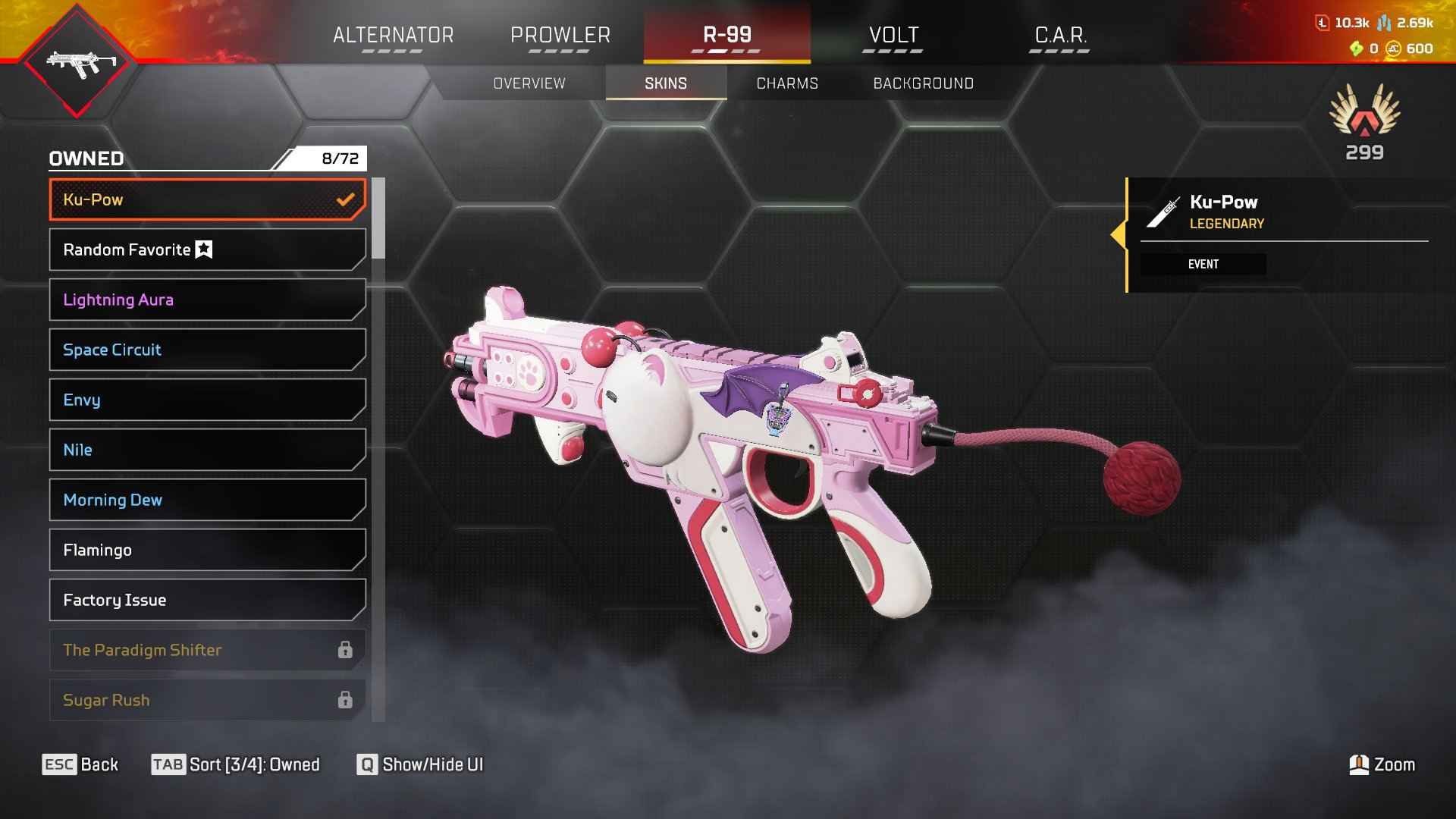
Task: Pick the Space Circuit skin
Action: [x=207, y=350]
